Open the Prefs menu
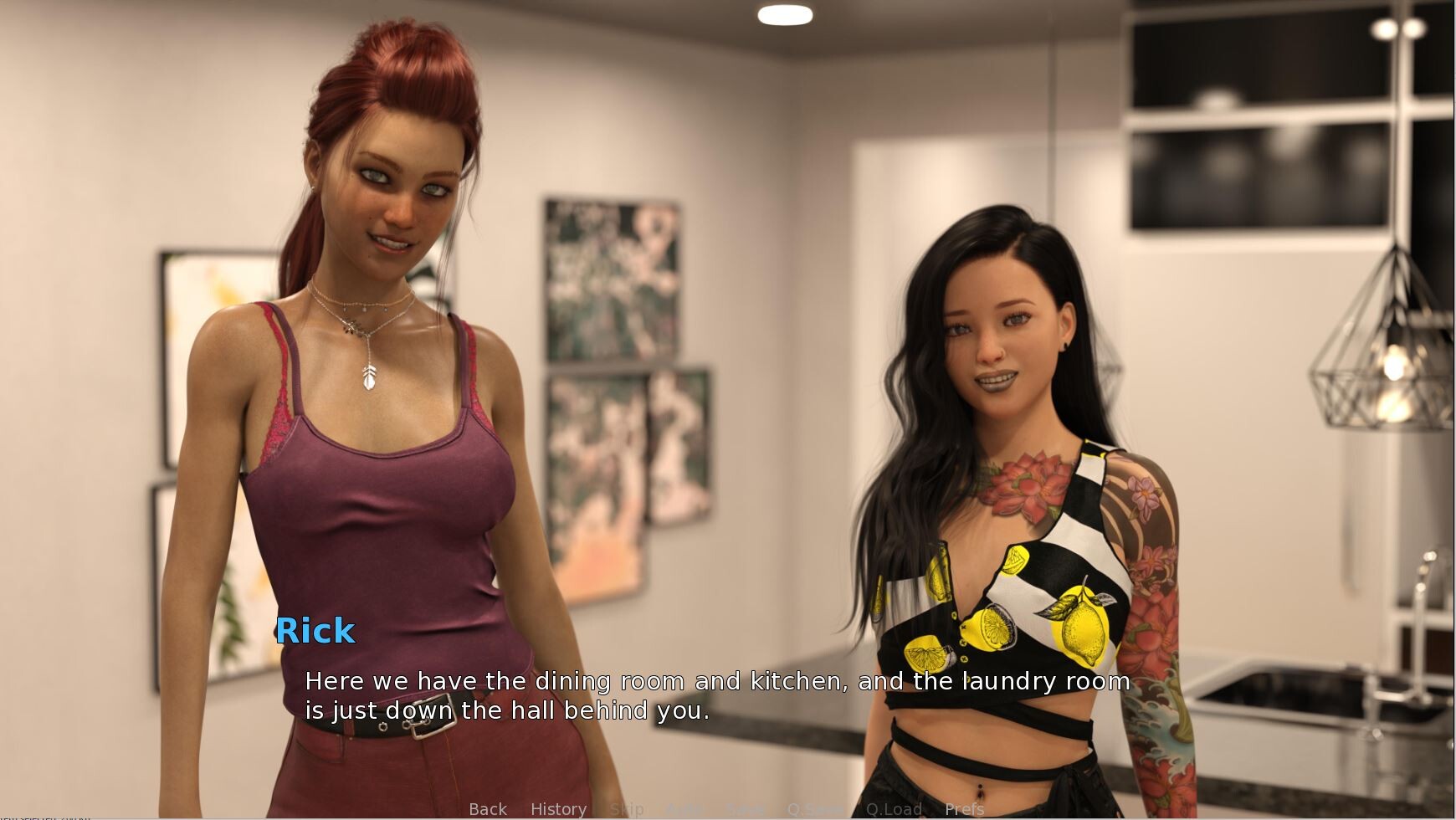 point(964,809)
